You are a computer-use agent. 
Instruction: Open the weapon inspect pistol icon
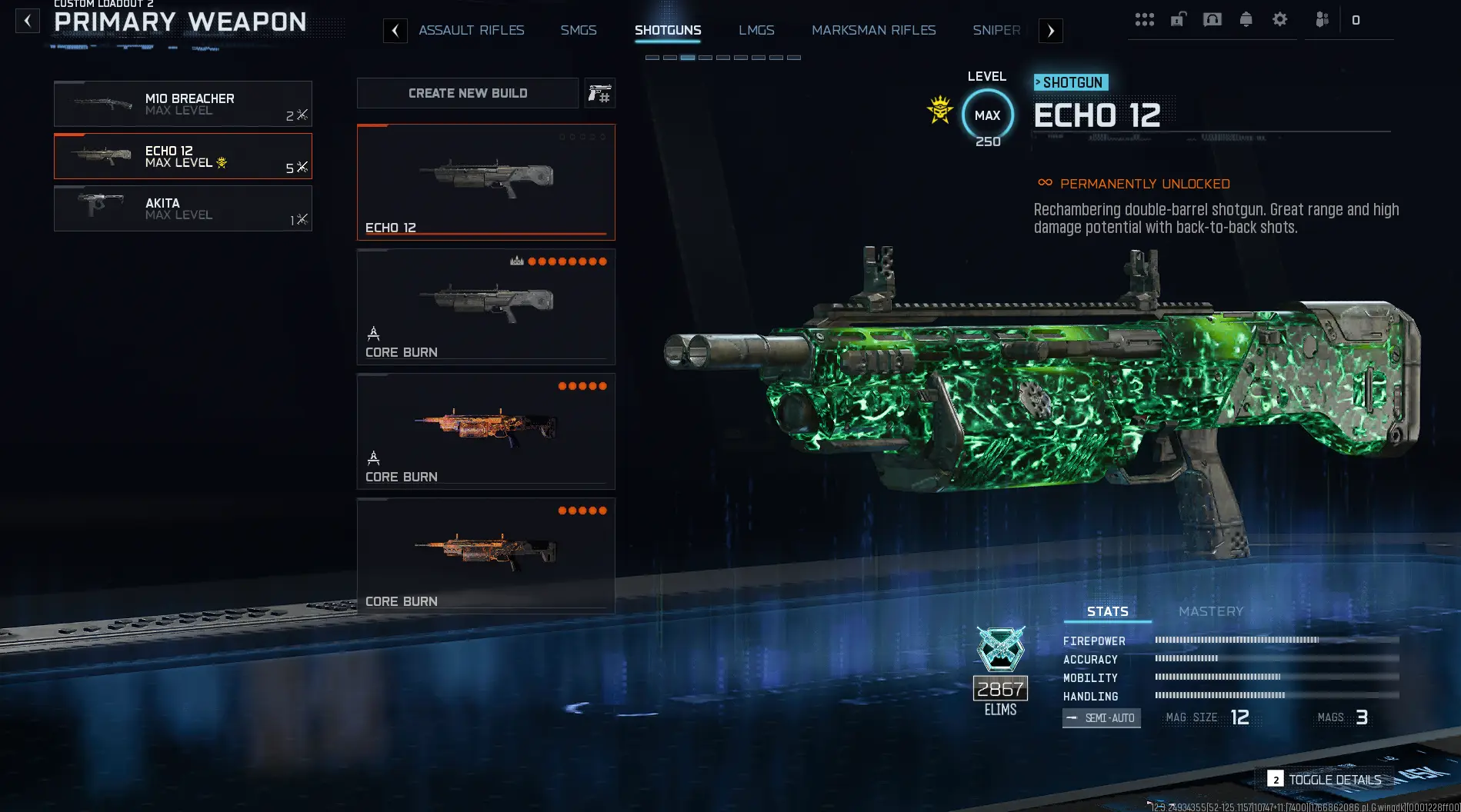pos(599,93)
